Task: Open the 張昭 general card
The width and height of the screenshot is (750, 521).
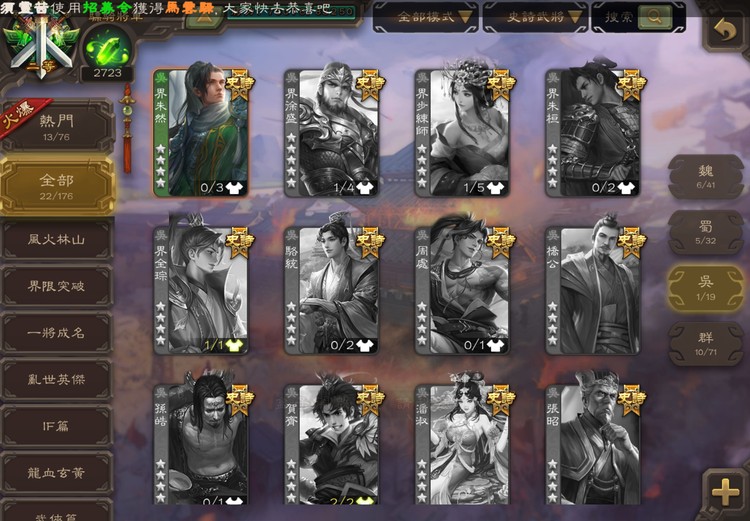Action: [x=592, y=443]
